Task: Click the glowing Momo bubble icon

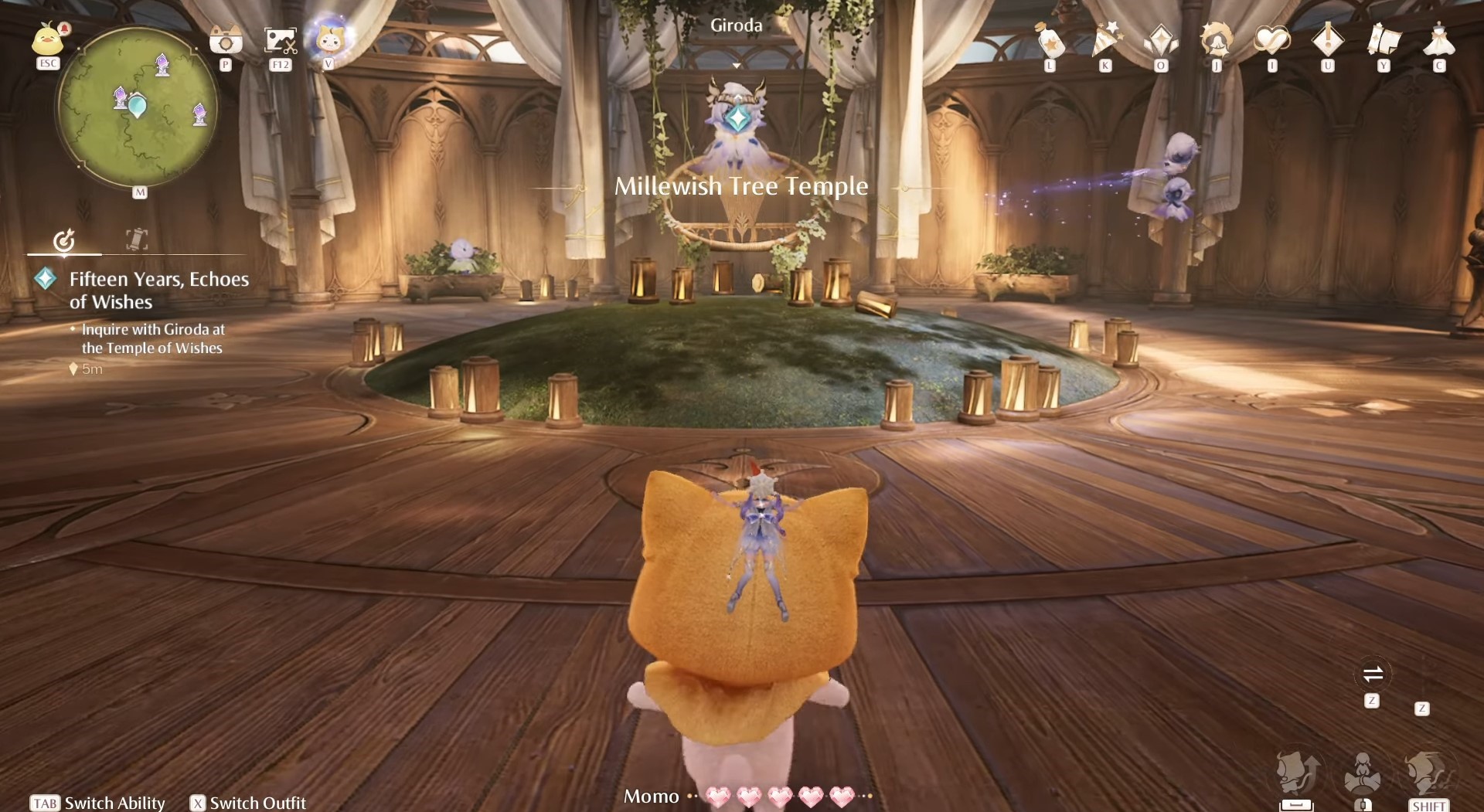Action: click(330, 39)
